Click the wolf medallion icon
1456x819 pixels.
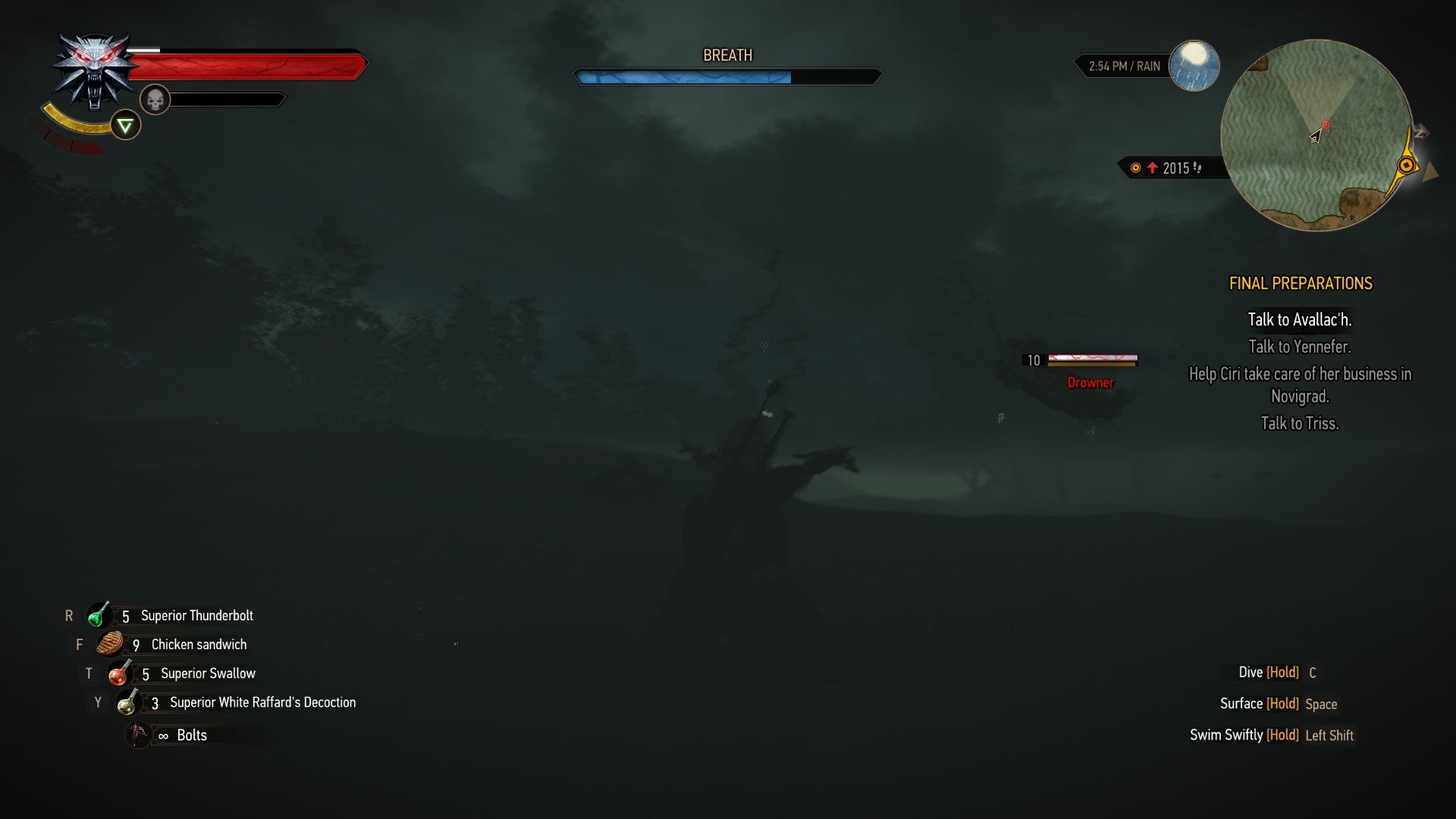click(93, 68)
